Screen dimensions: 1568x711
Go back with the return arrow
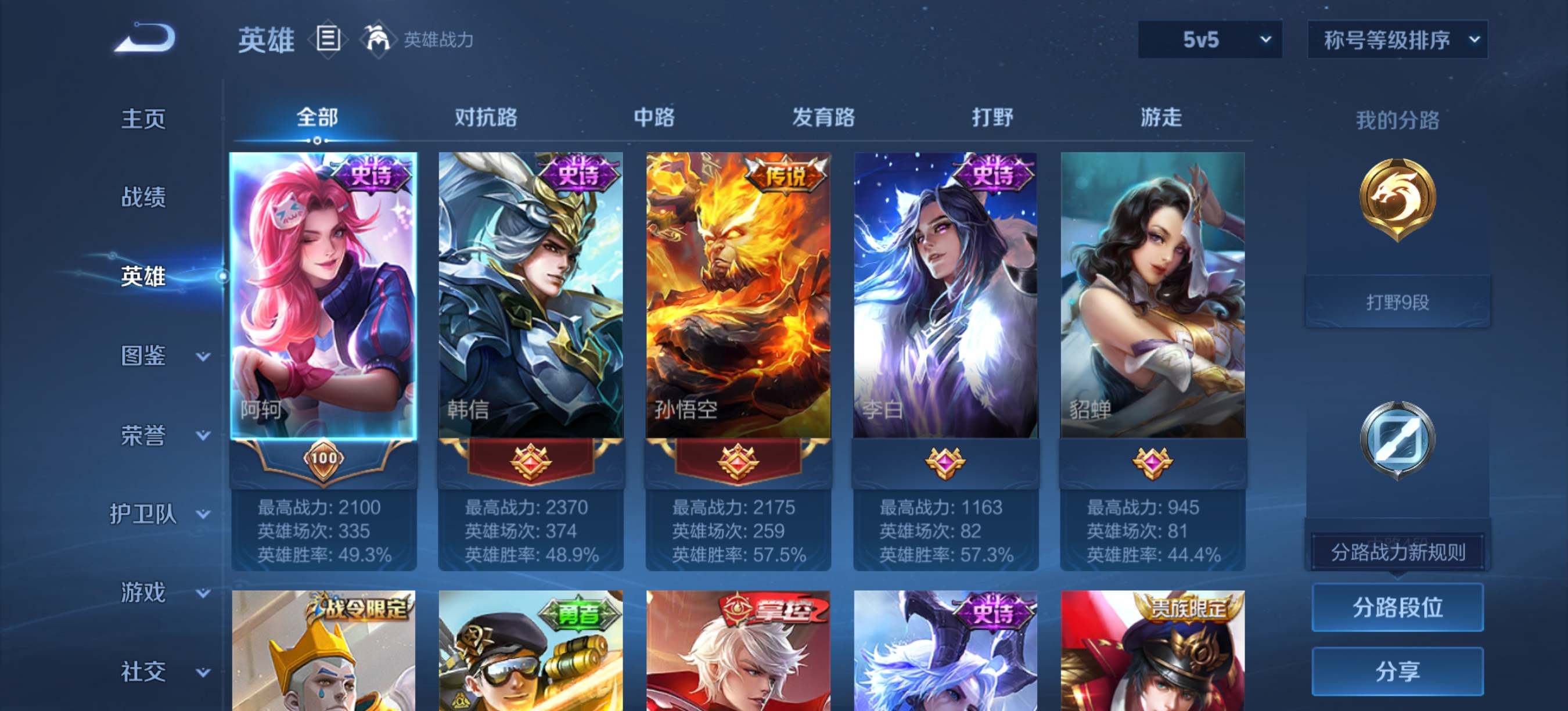145,38
